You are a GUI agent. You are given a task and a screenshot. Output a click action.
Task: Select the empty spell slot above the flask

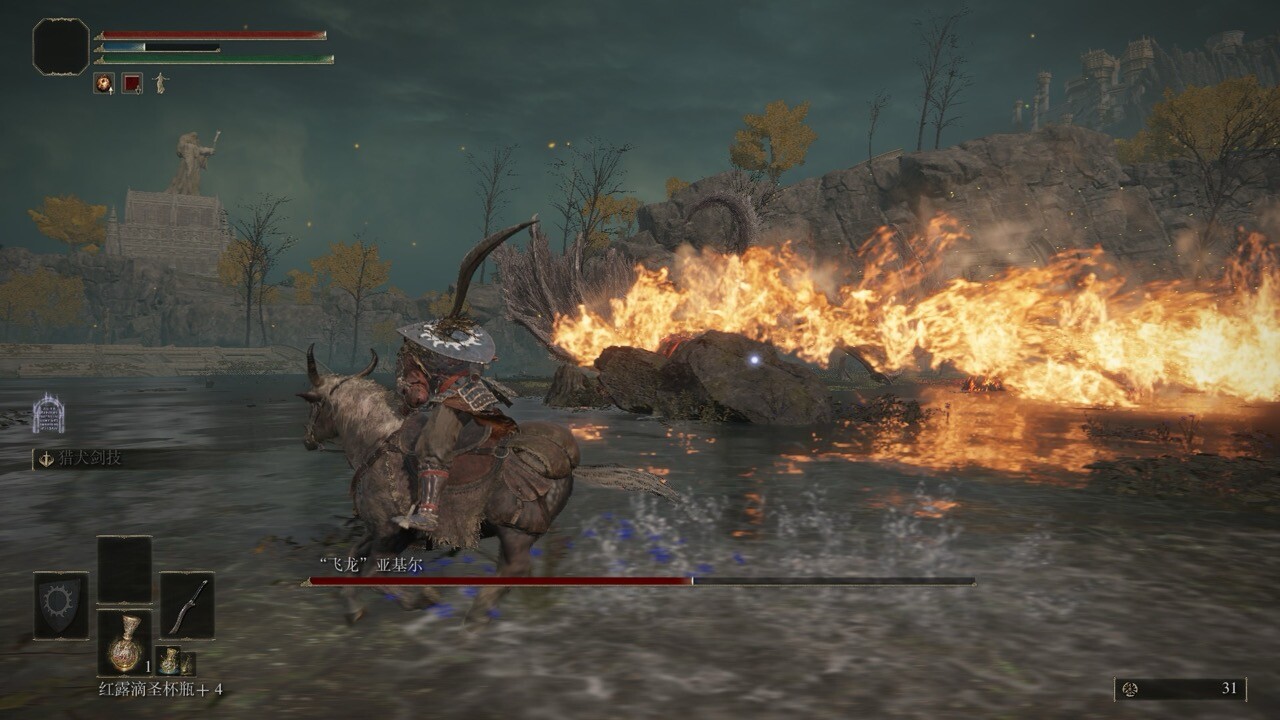coord(124,569)
